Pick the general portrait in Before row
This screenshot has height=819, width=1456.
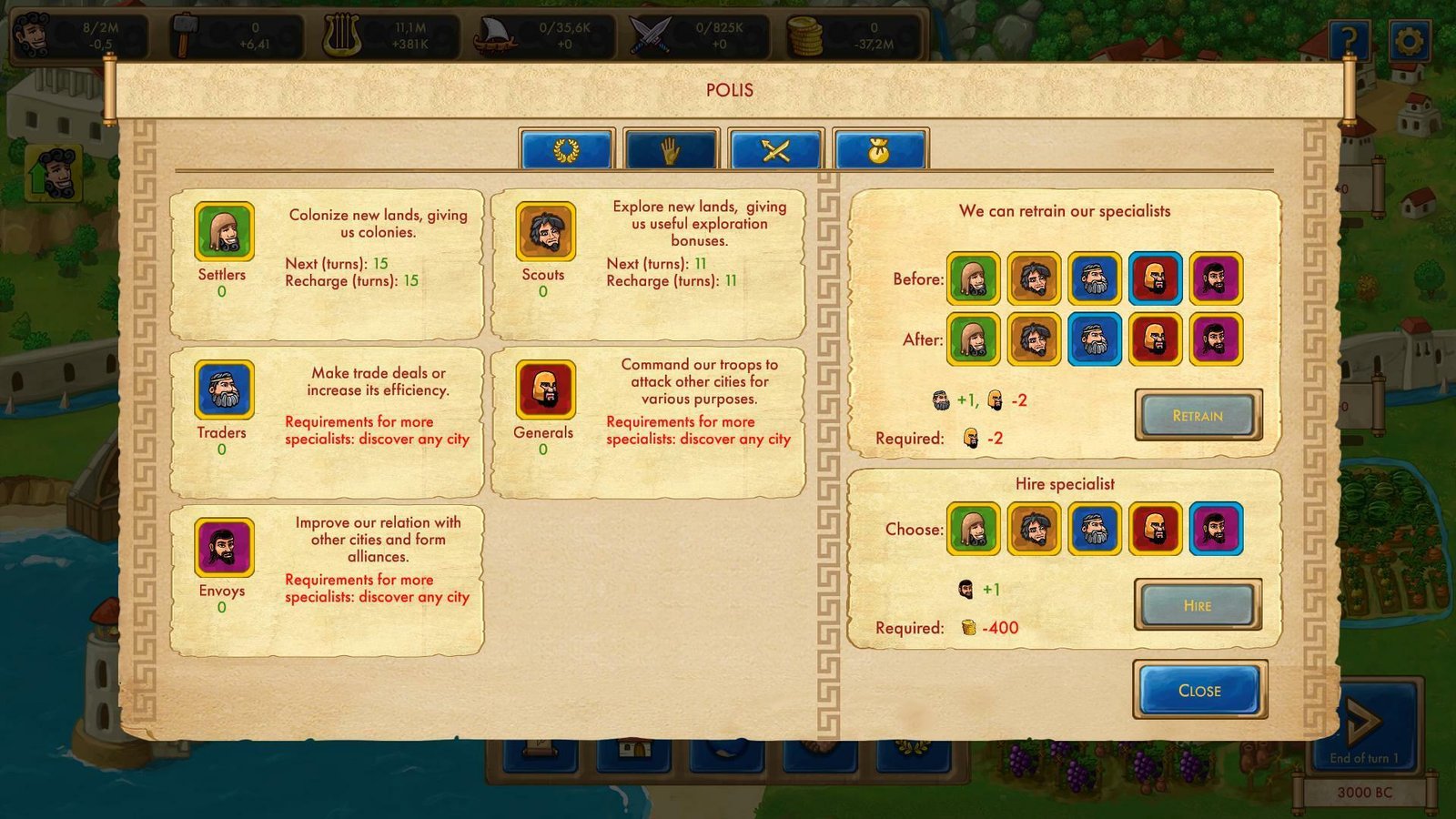[1155, 278]
